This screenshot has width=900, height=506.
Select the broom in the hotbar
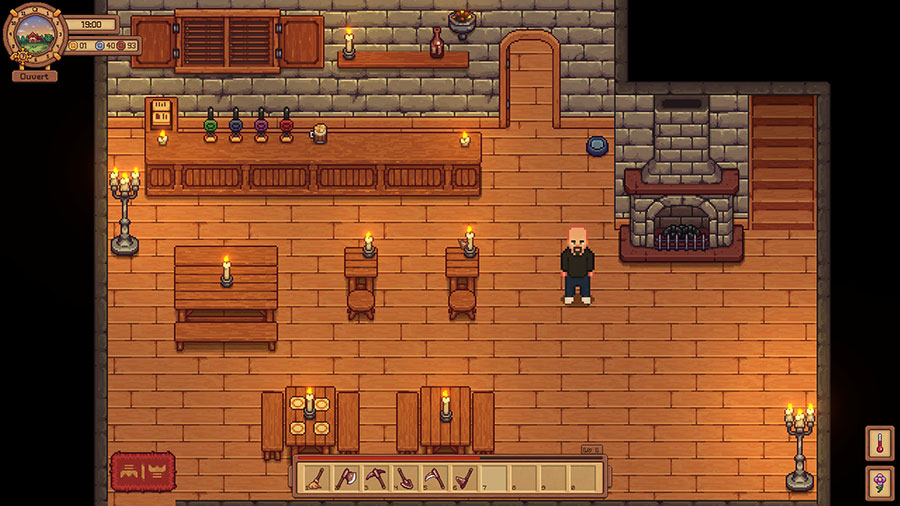tap(316, 478)
